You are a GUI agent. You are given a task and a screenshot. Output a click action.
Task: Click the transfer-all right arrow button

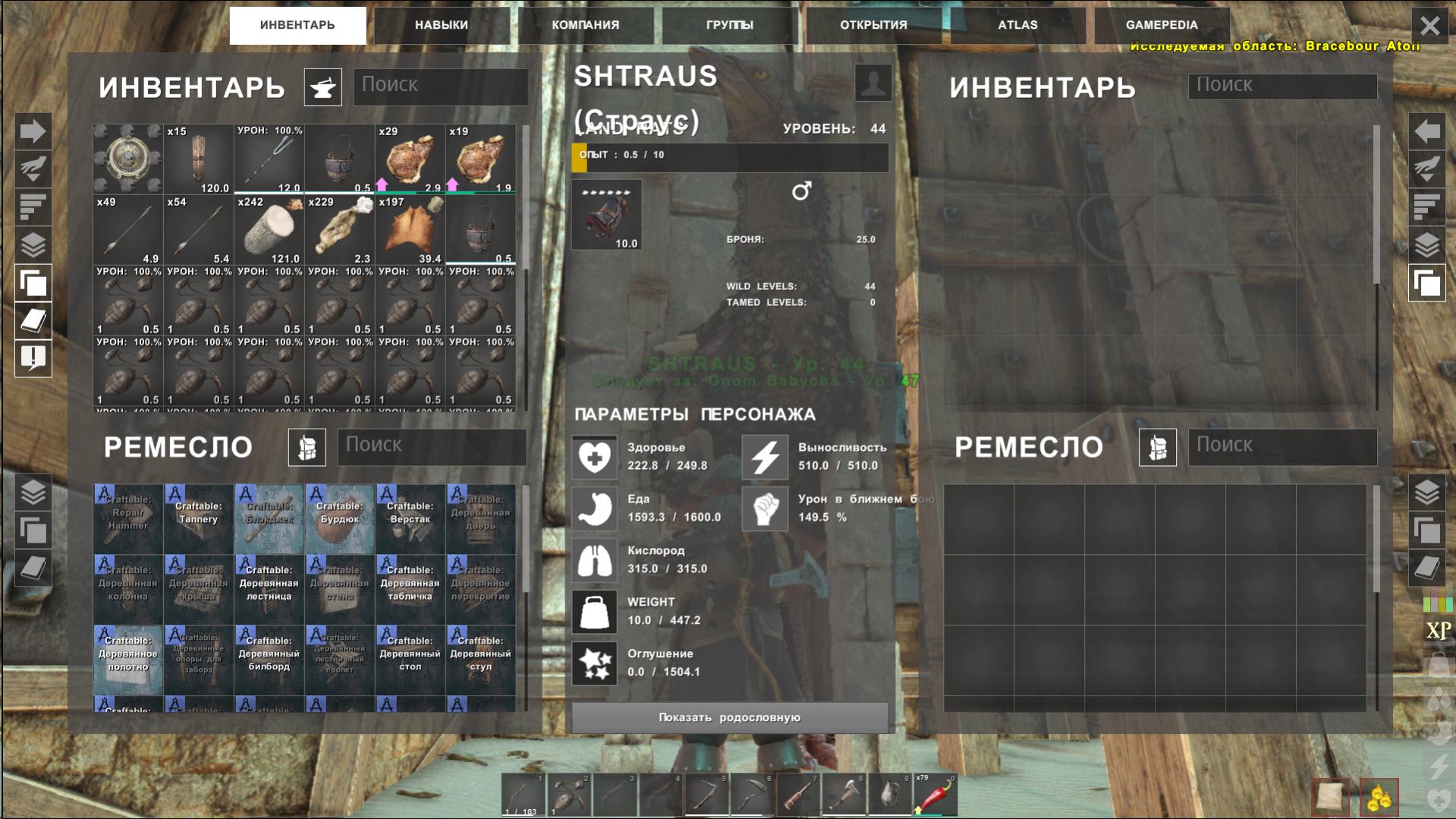[x=33, y=131]
